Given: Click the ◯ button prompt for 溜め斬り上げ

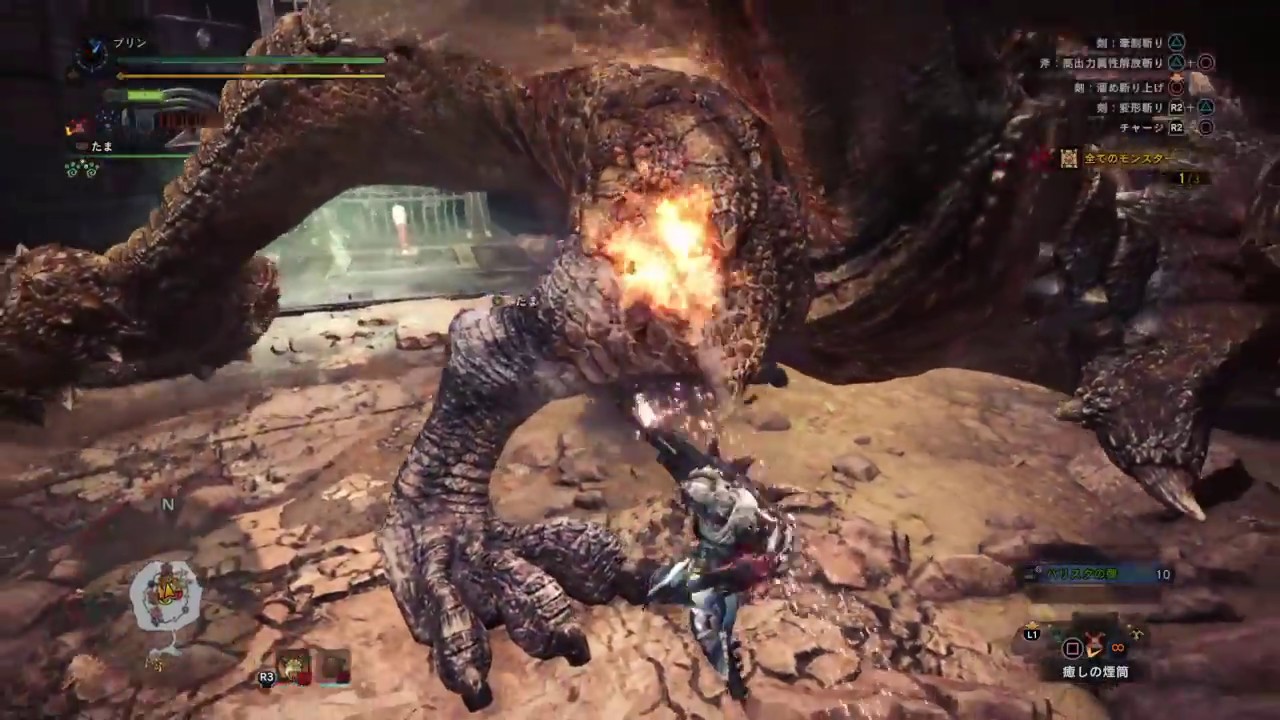Looking at the screenshot, I should click(x=1177, y=88).
